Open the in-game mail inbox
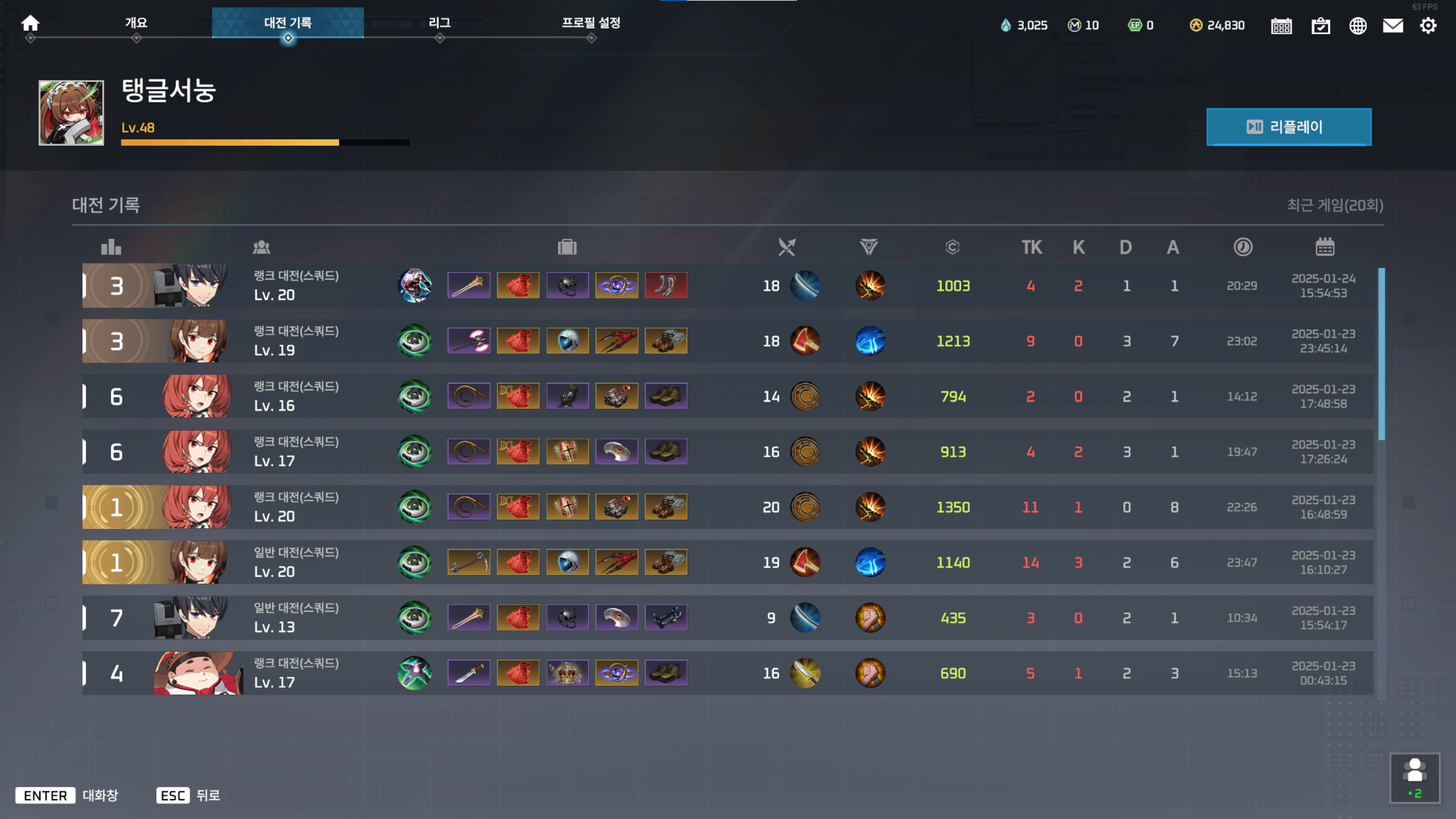The height and width of the screenshot is (819, 1456). coord(1393,25)
